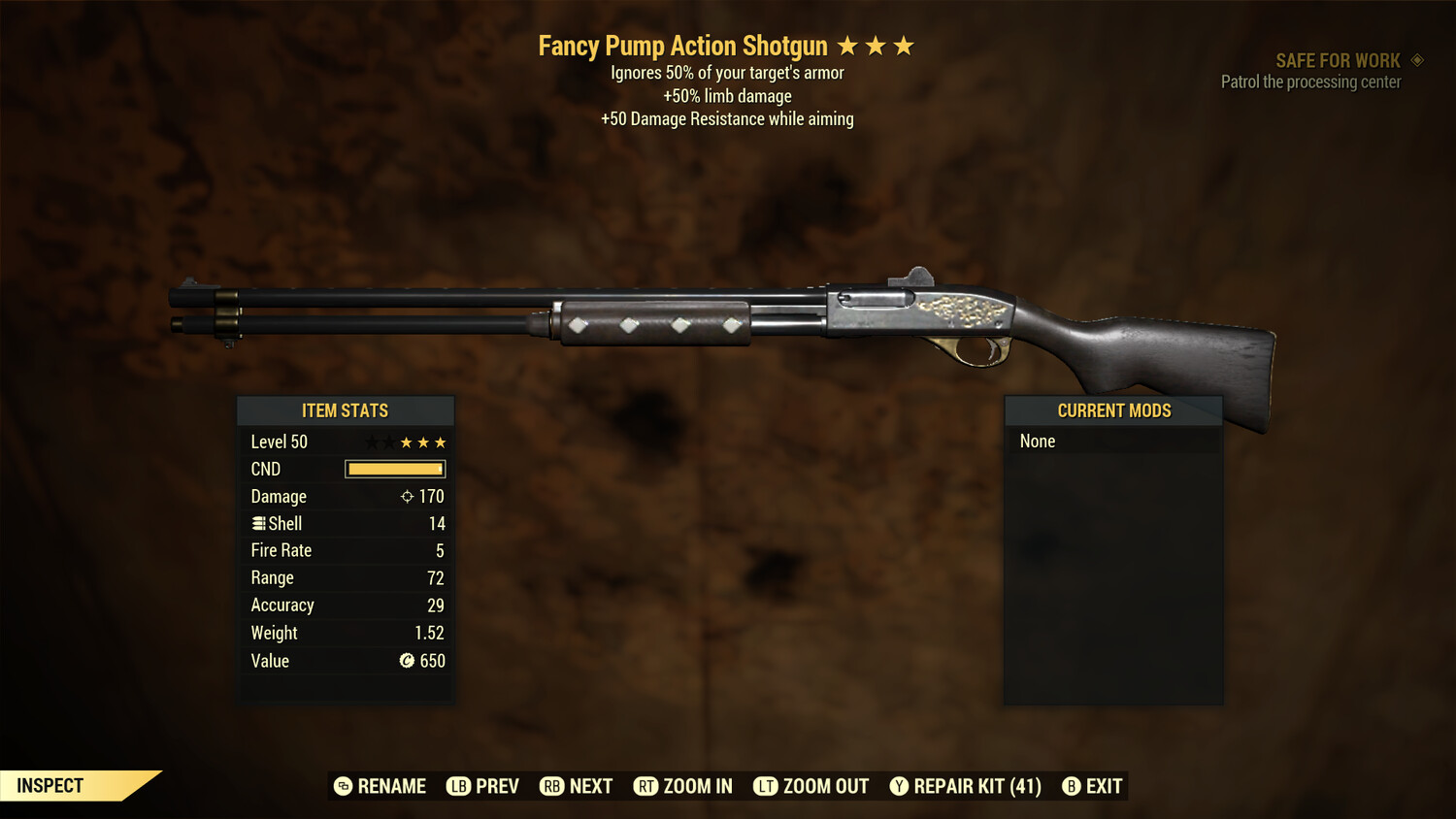The image size is (1456, 819).
Task: Click the RT Zoom In controller icon
Action: point(646,786)
